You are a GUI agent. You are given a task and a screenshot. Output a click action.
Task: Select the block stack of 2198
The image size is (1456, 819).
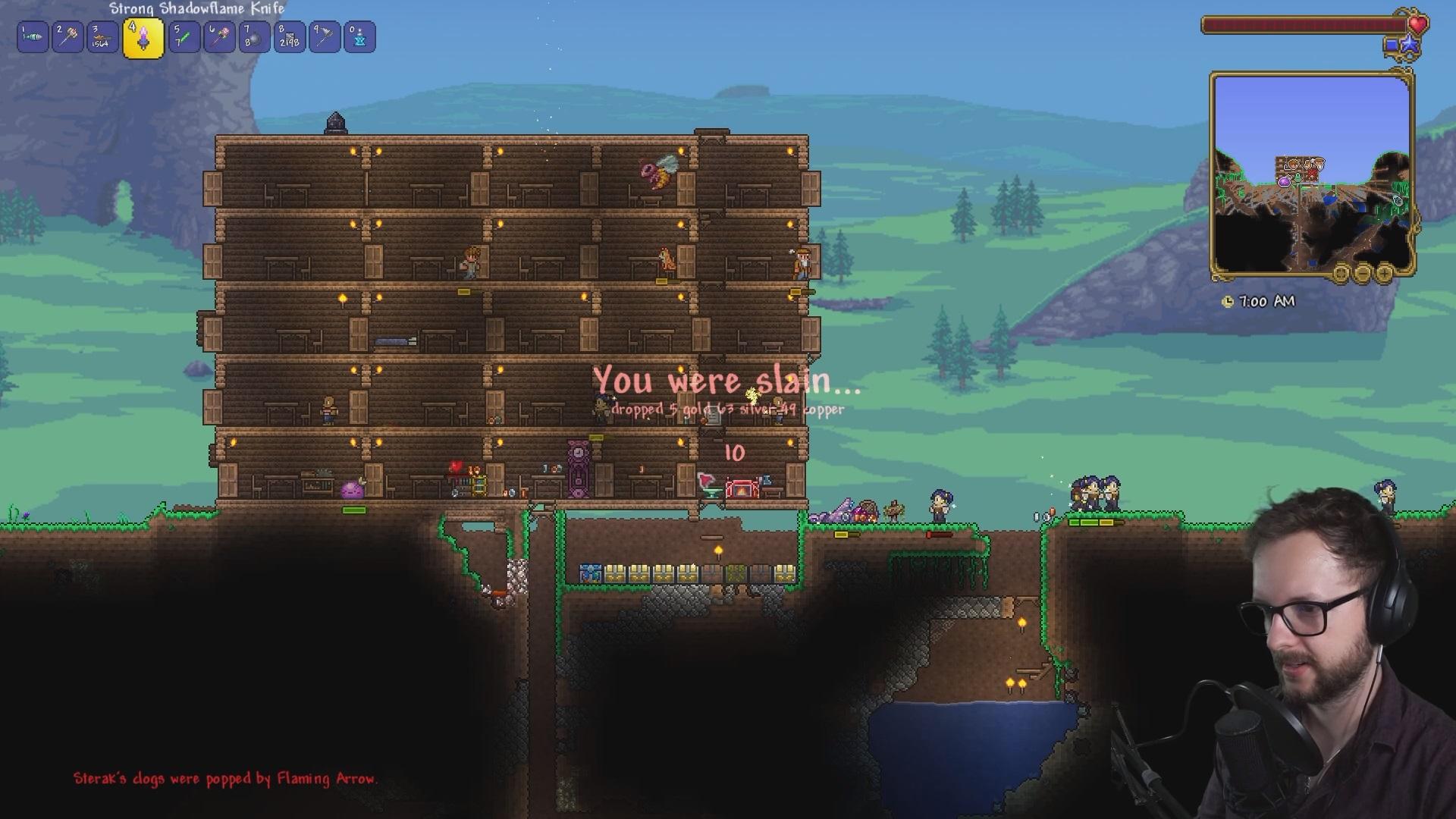point(289,37)
